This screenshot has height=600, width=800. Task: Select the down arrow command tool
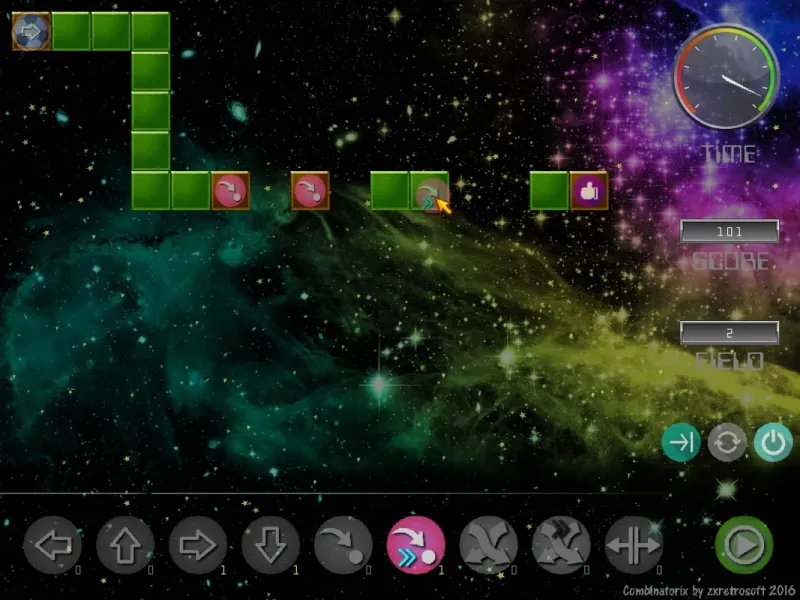click(270, 546)
